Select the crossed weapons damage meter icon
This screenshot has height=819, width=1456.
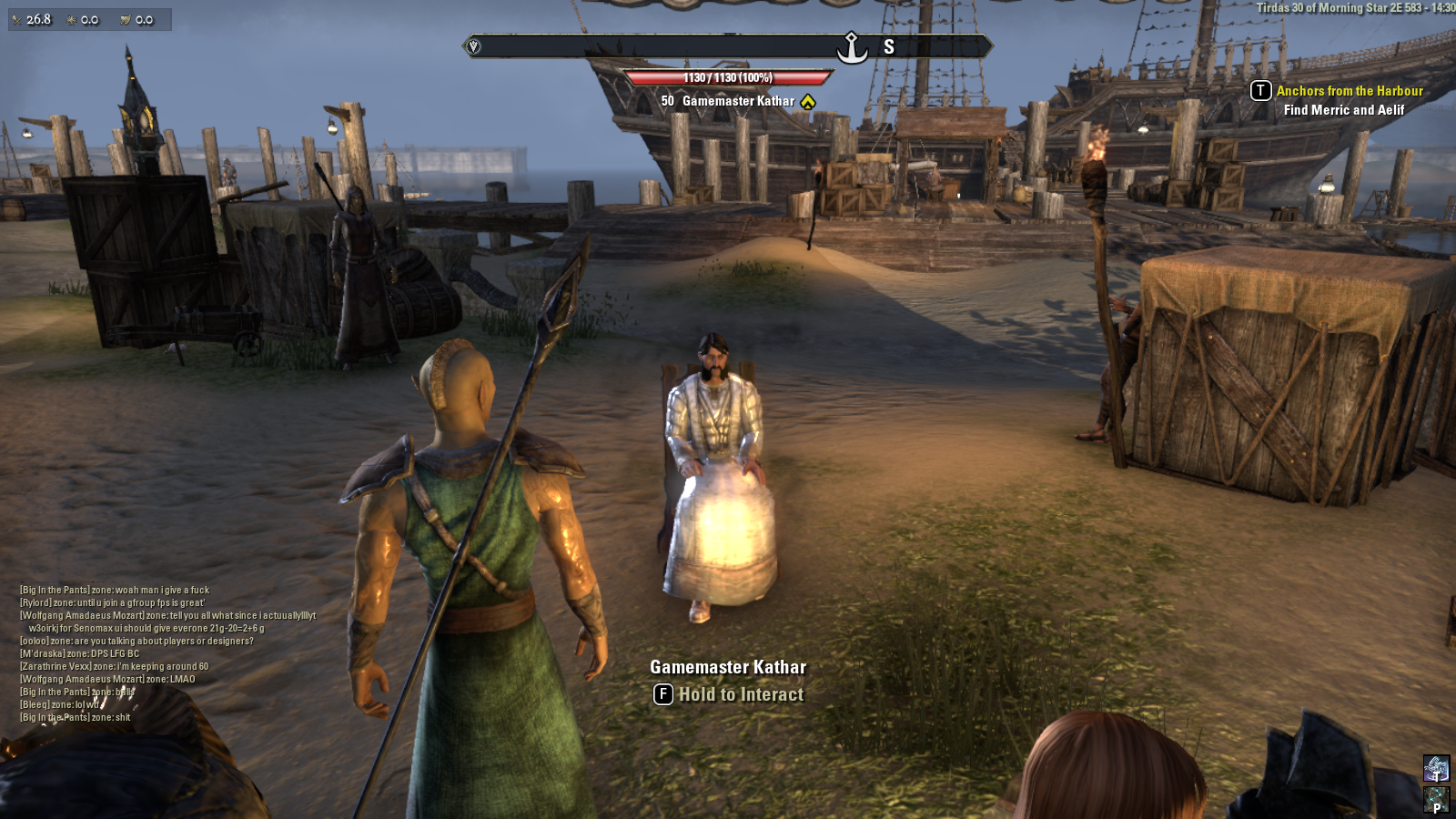click(17, 19)
